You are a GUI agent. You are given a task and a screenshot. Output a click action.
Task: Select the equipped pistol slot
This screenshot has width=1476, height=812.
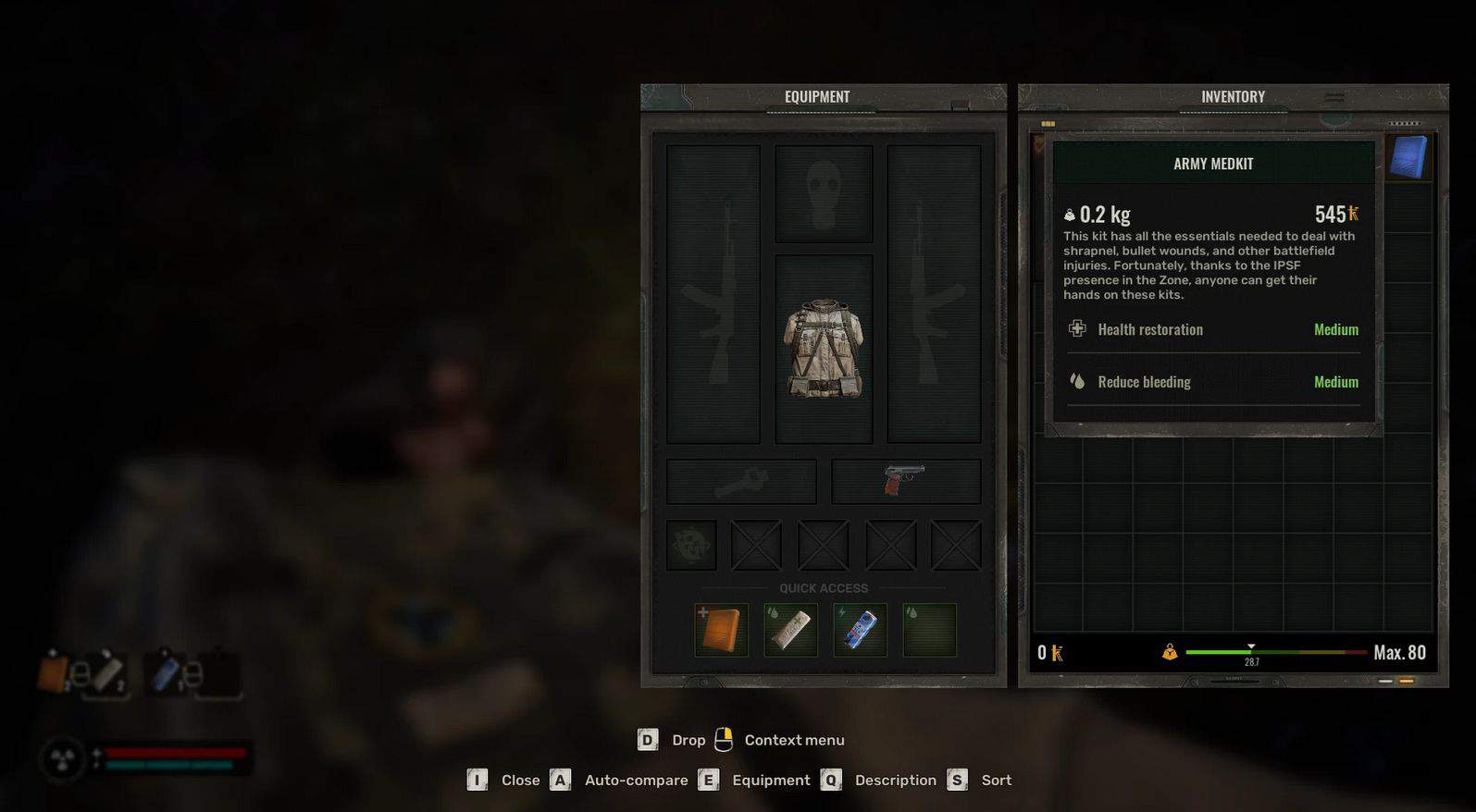point(905,481)
